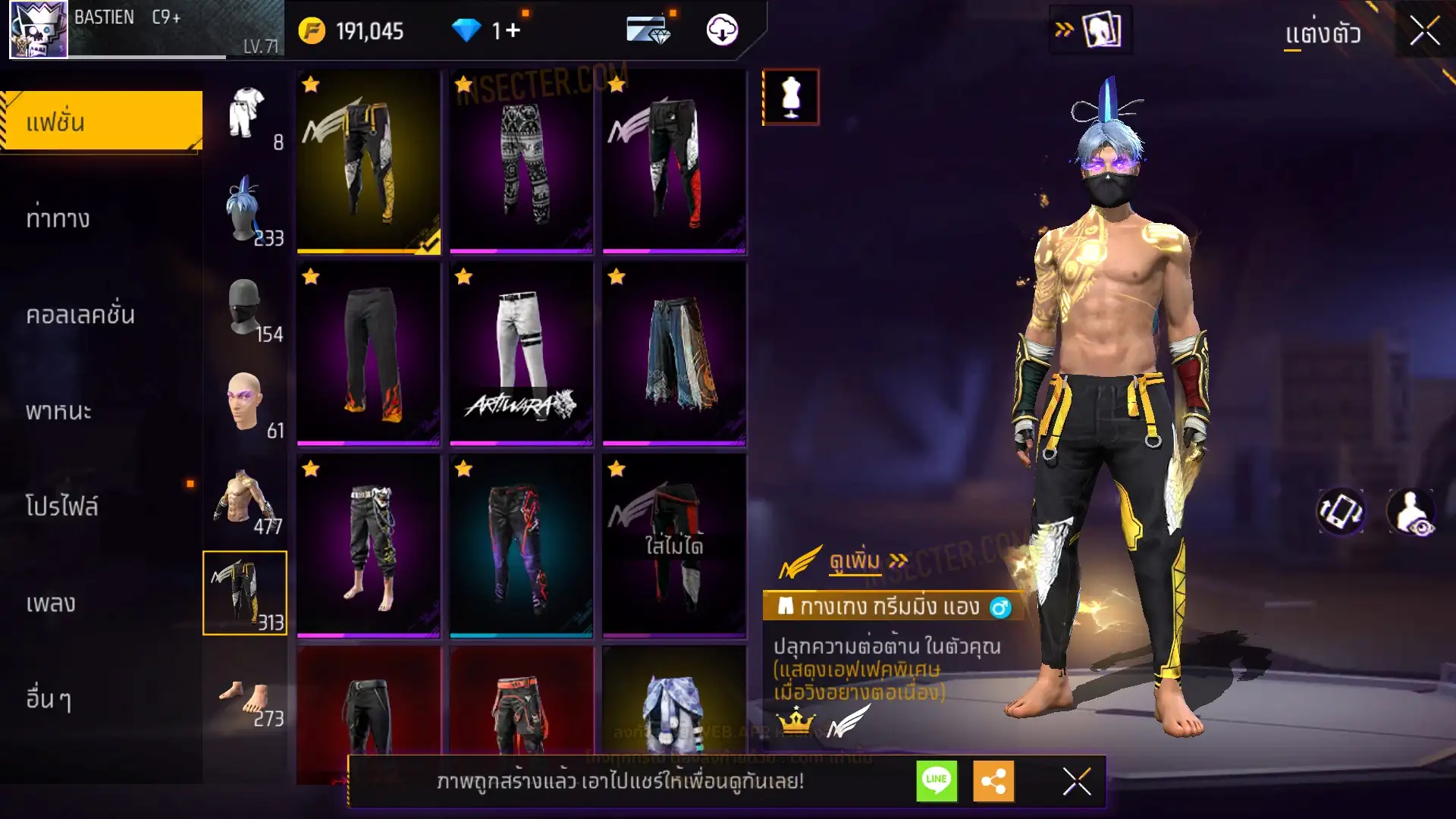1456x819 pixels.
Task: Select the พาหนะ vehicles tab
Action: 58,411
